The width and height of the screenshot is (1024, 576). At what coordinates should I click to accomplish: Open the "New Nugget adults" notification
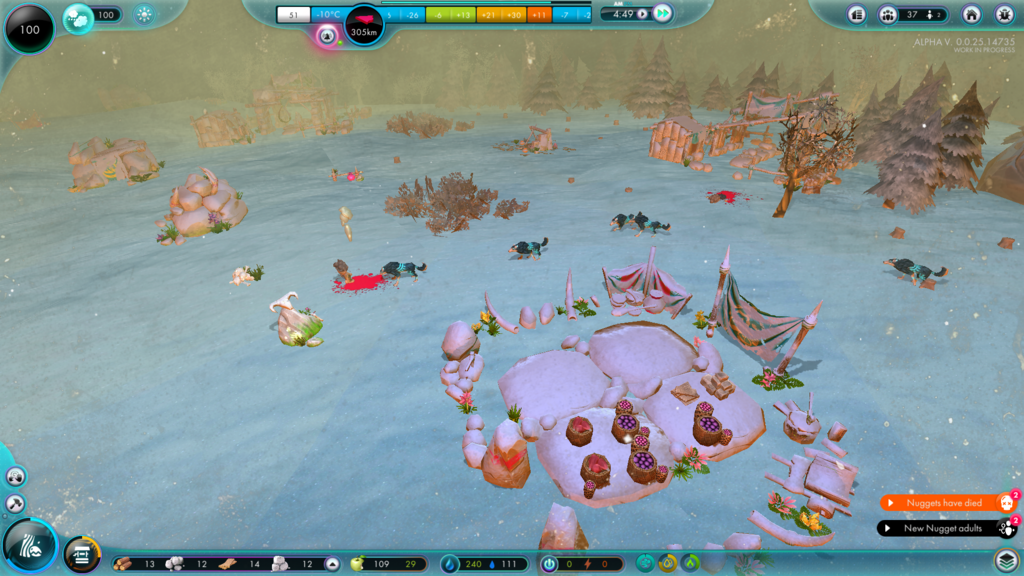pyautogui.click(x=943, y=528)
